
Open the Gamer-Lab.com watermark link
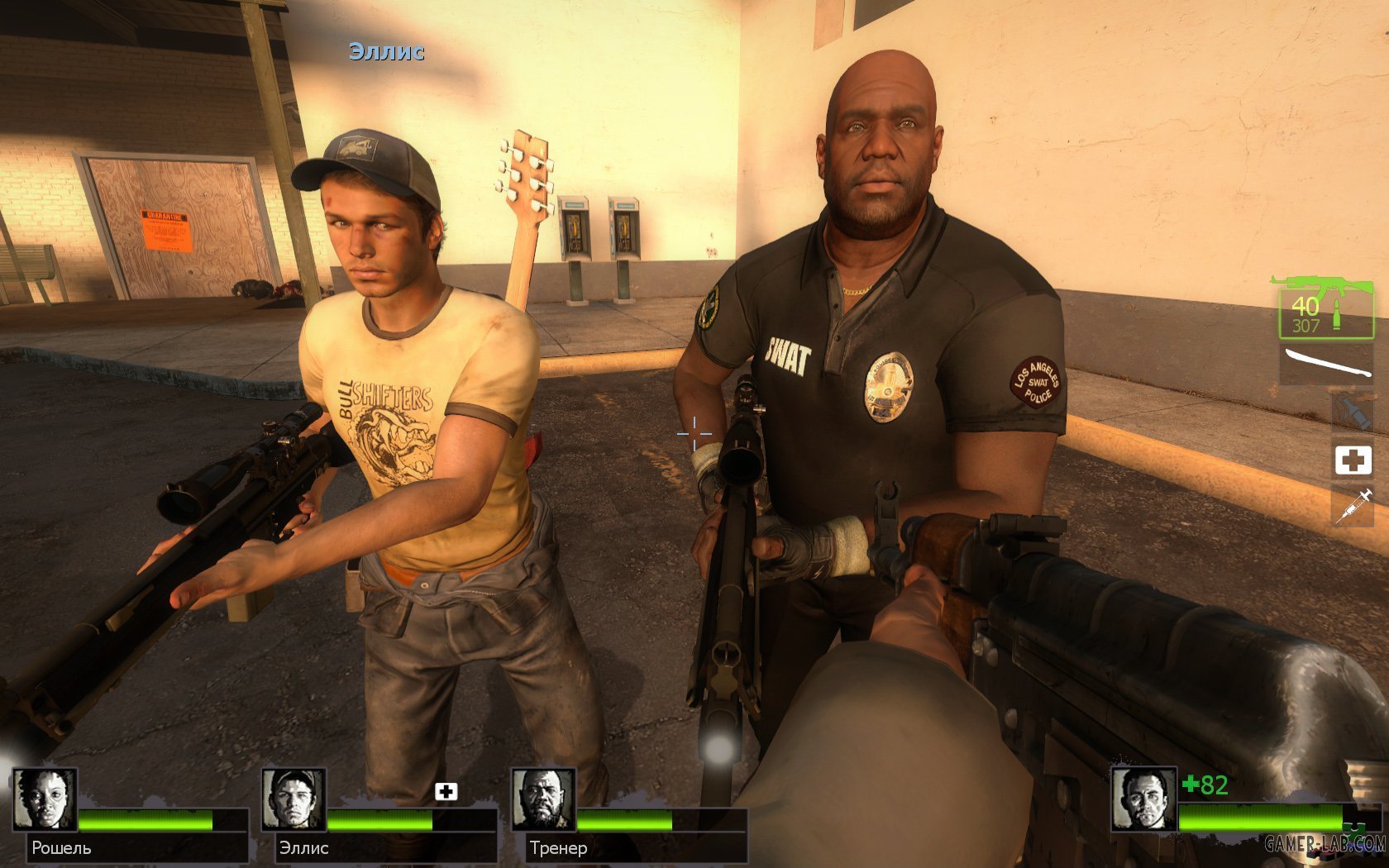tap(1325, 844)
